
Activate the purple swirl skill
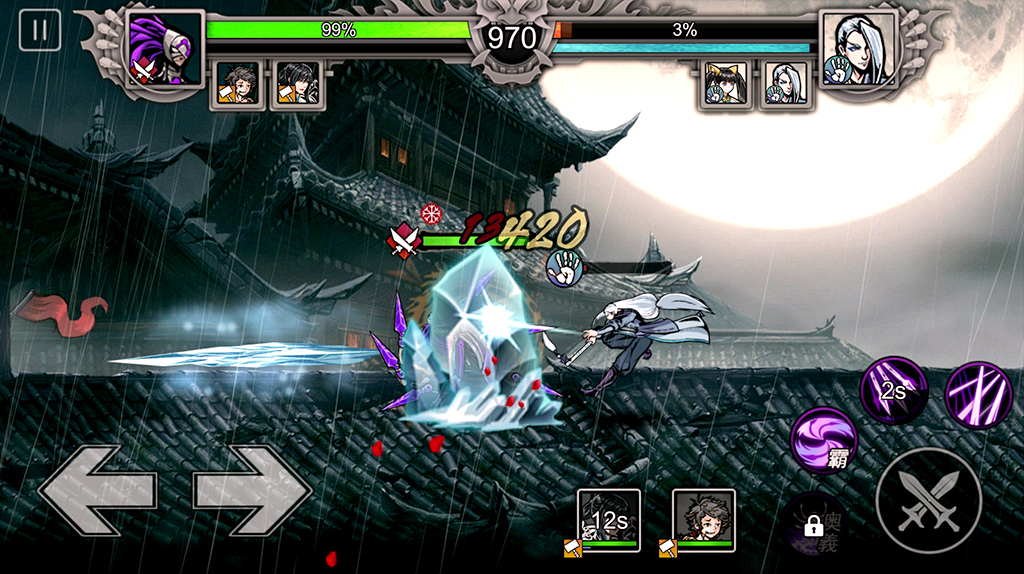point(825,439)
